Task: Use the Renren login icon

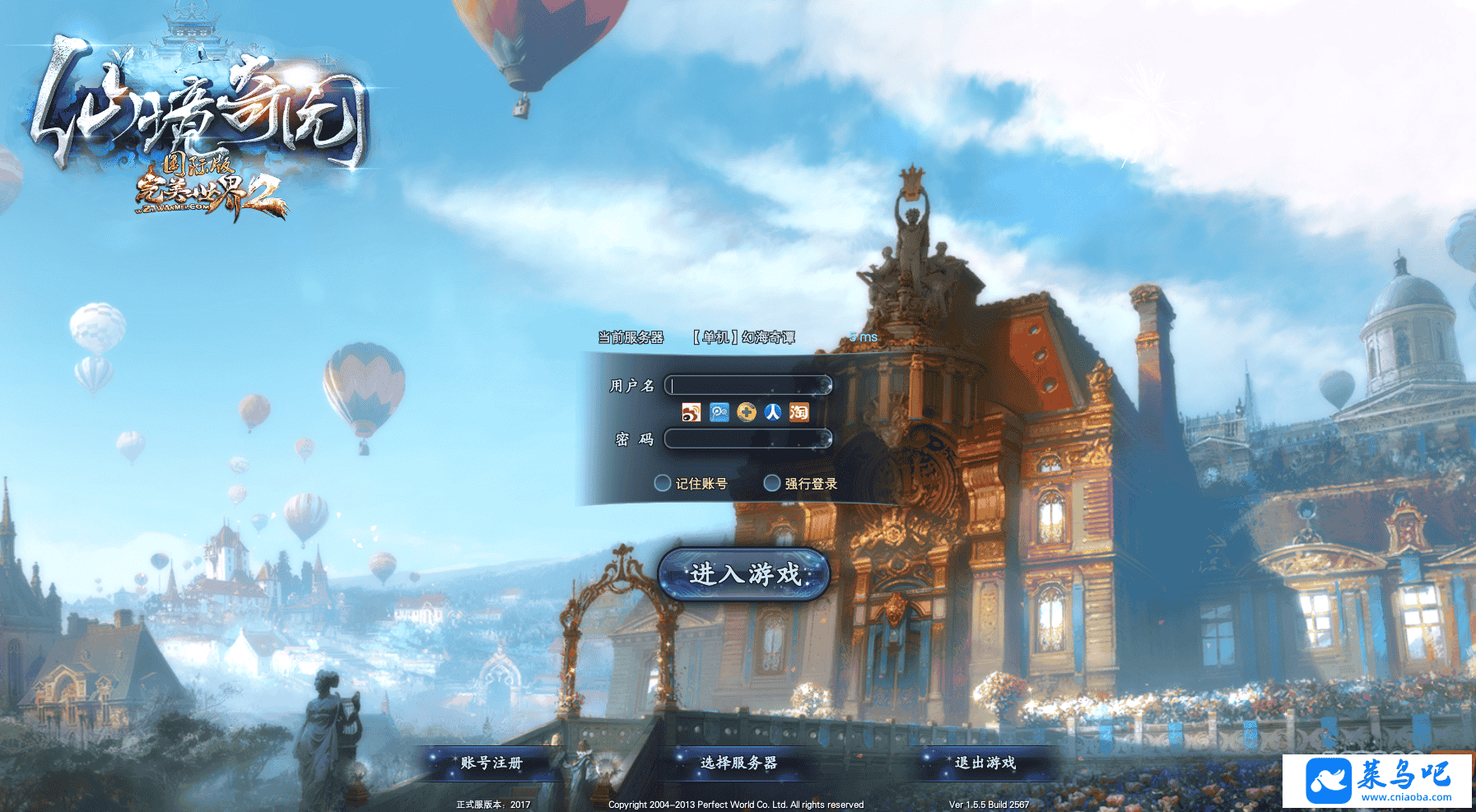Action: 773,412
